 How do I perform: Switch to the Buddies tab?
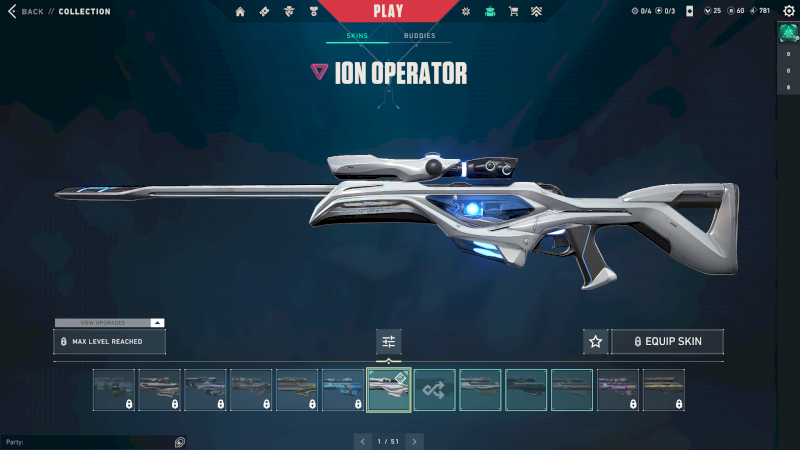[x=420, y=36]
